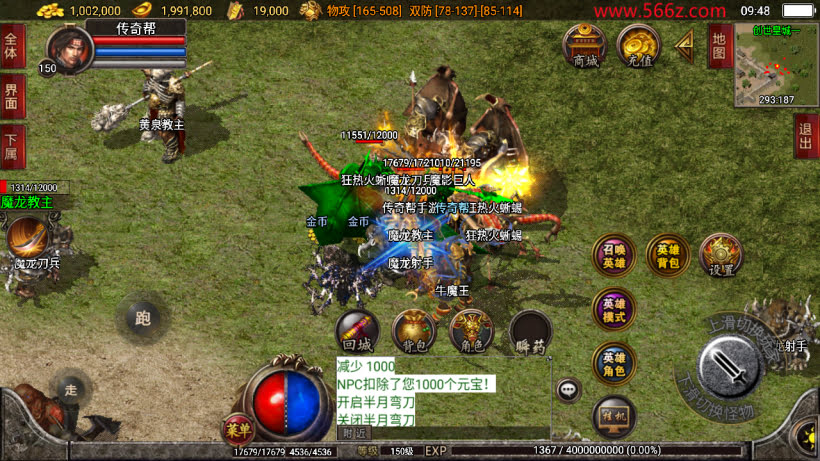Open the 商城 shop

(x=584, y=45)
